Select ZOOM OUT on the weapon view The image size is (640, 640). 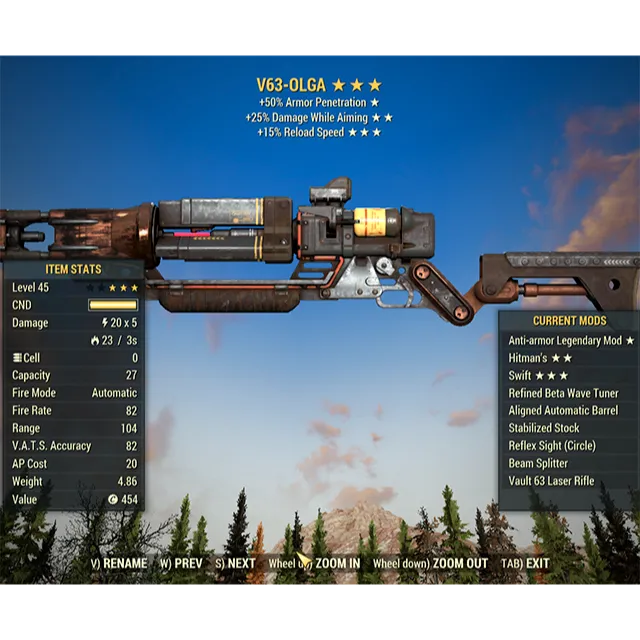[431, 563]
